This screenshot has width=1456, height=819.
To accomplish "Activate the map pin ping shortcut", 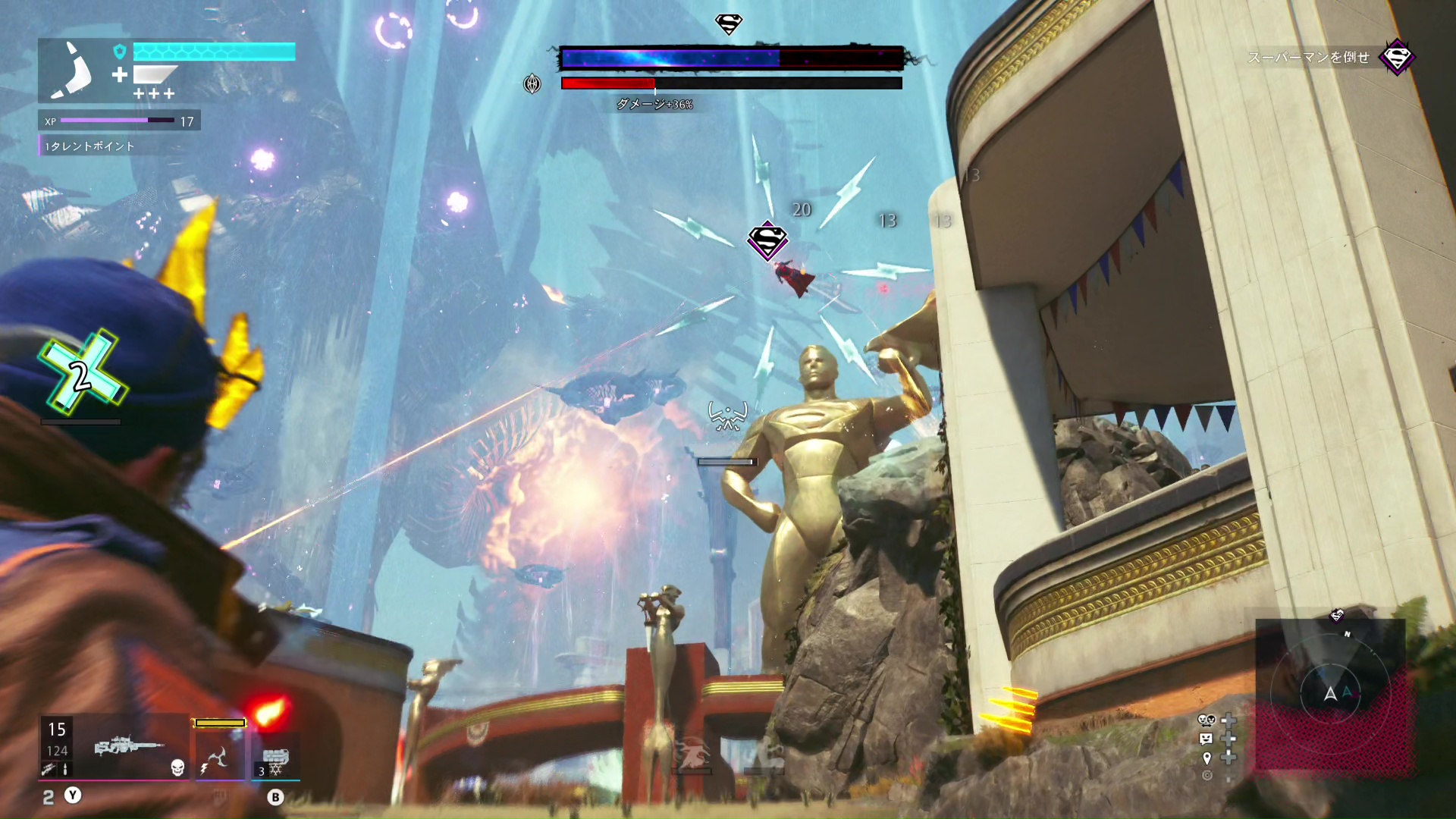I will click(1207, 758).
